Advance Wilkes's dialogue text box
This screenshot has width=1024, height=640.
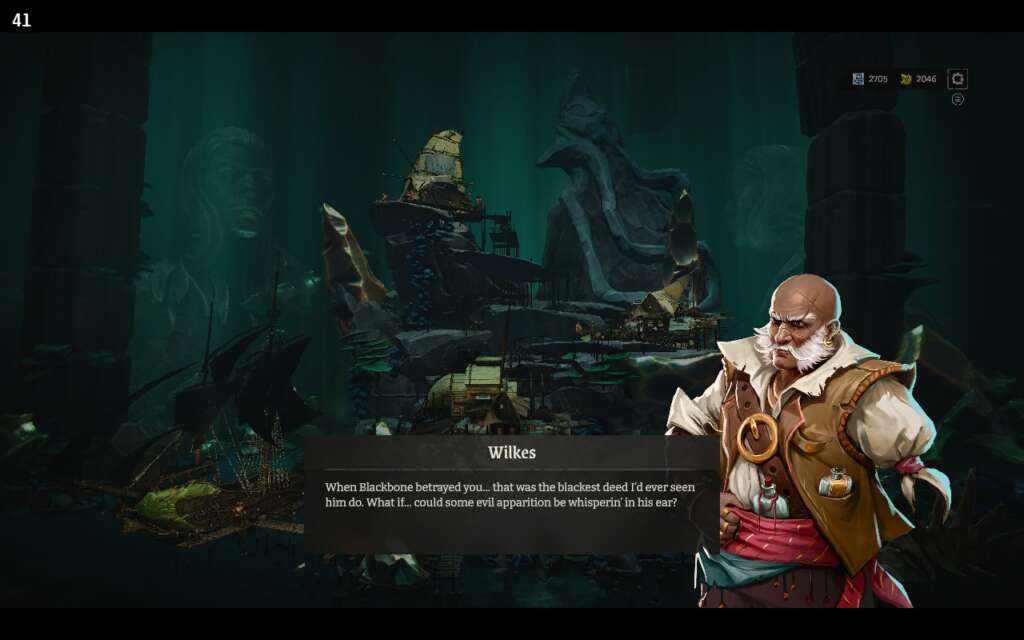(x=511, y=494)
